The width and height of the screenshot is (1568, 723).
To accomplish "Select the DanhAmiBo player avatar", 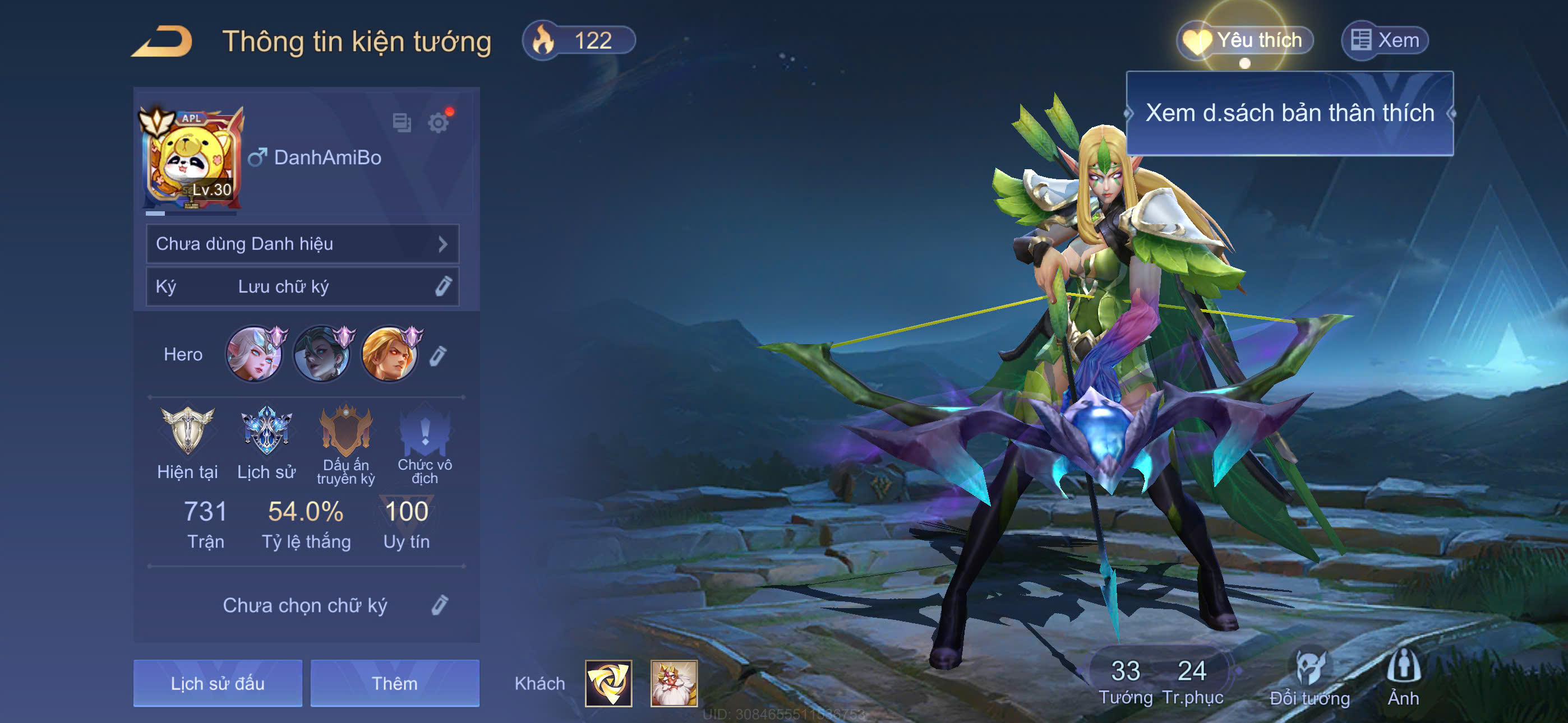I will click(x=191, y=160).
